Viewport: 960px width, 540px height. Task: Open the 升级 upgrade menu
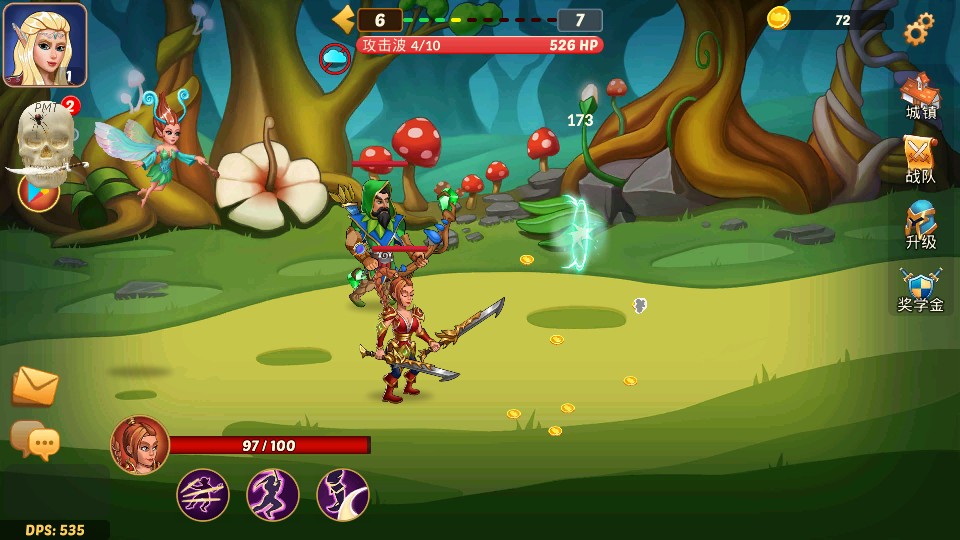coord(920,226)
